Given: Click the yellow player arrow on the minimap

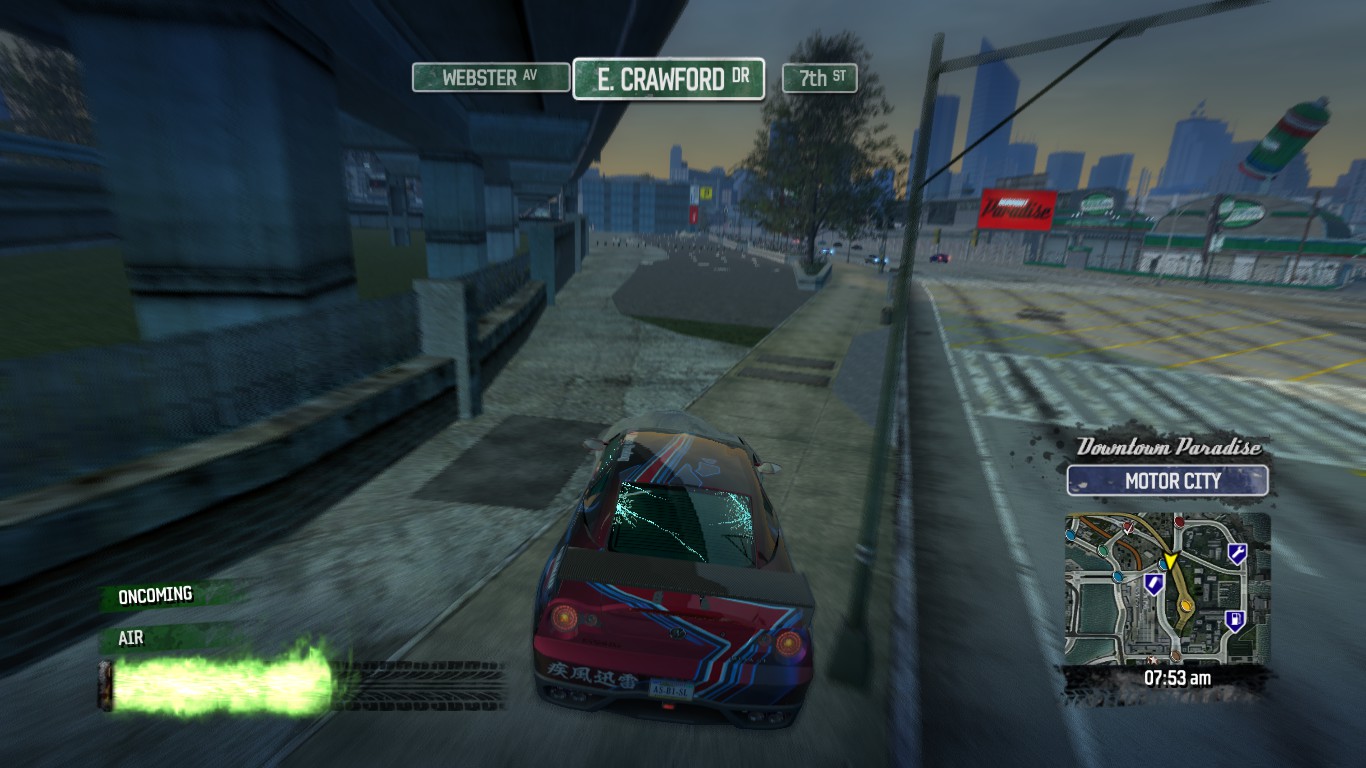Looking at the screenshot, I should [1171, 560].
